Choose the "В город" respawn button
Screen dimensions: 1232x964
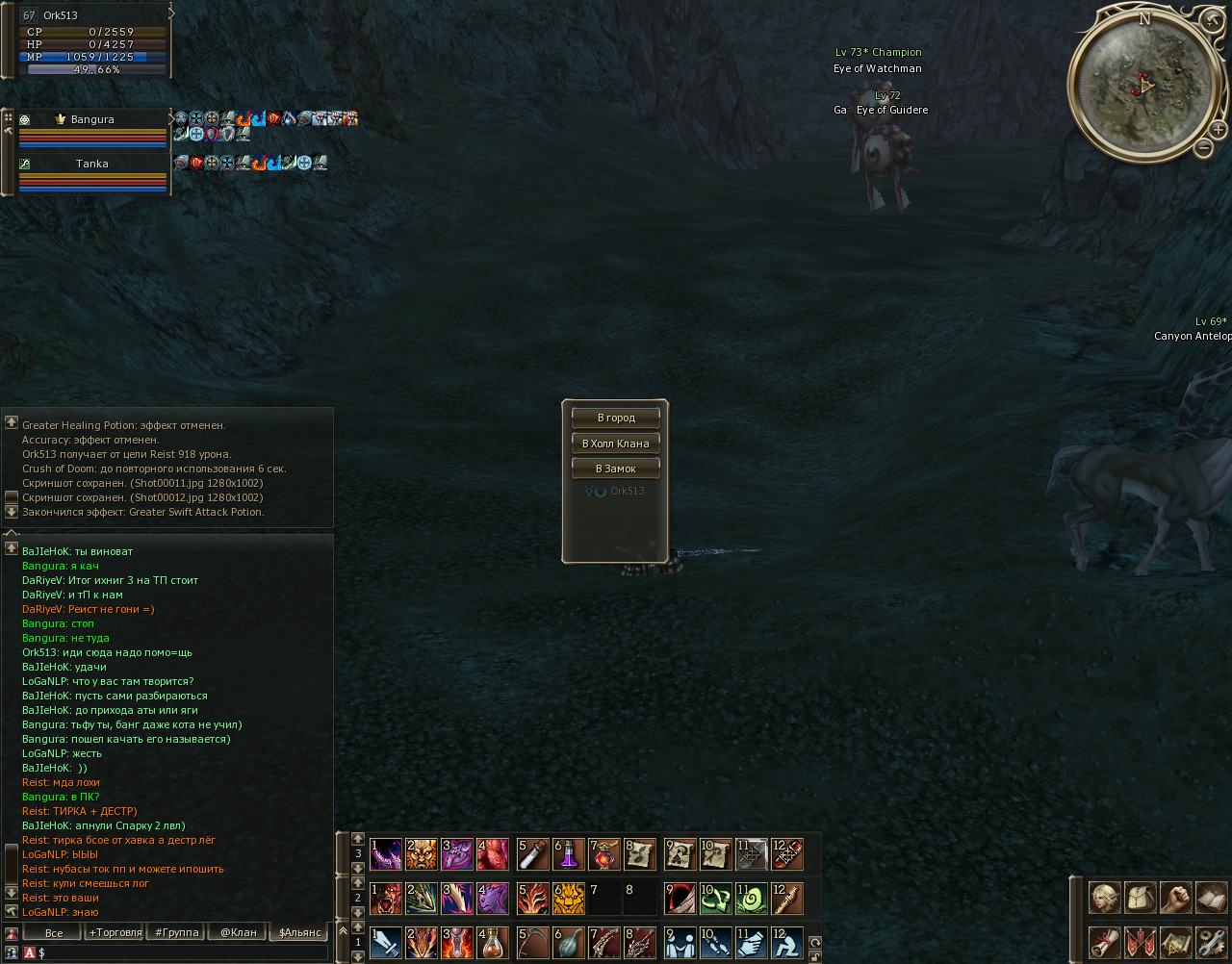click(x=616, y=418)
